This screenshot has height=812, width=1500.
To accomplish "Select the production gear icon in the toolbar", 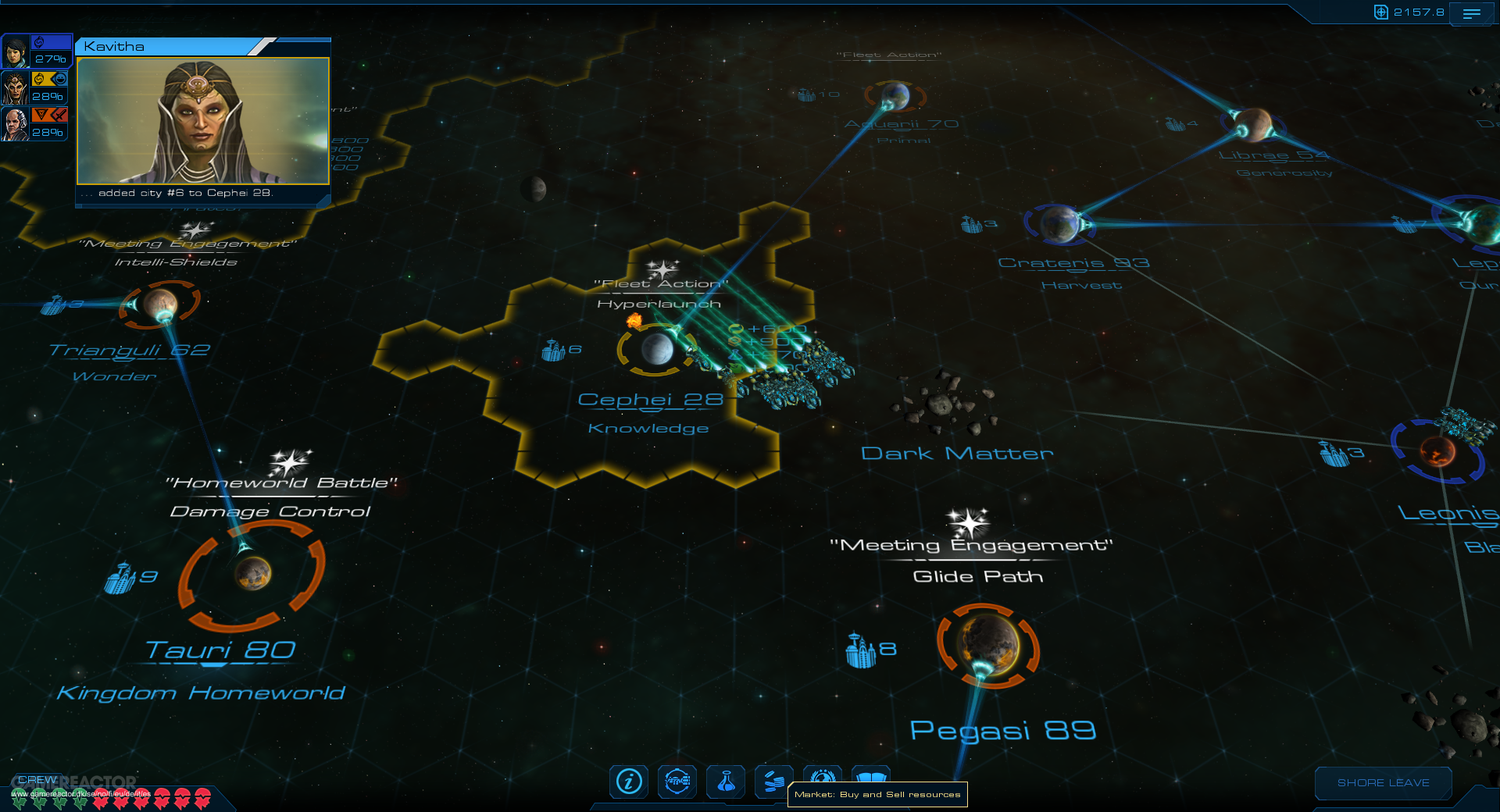I will [677, 782].
